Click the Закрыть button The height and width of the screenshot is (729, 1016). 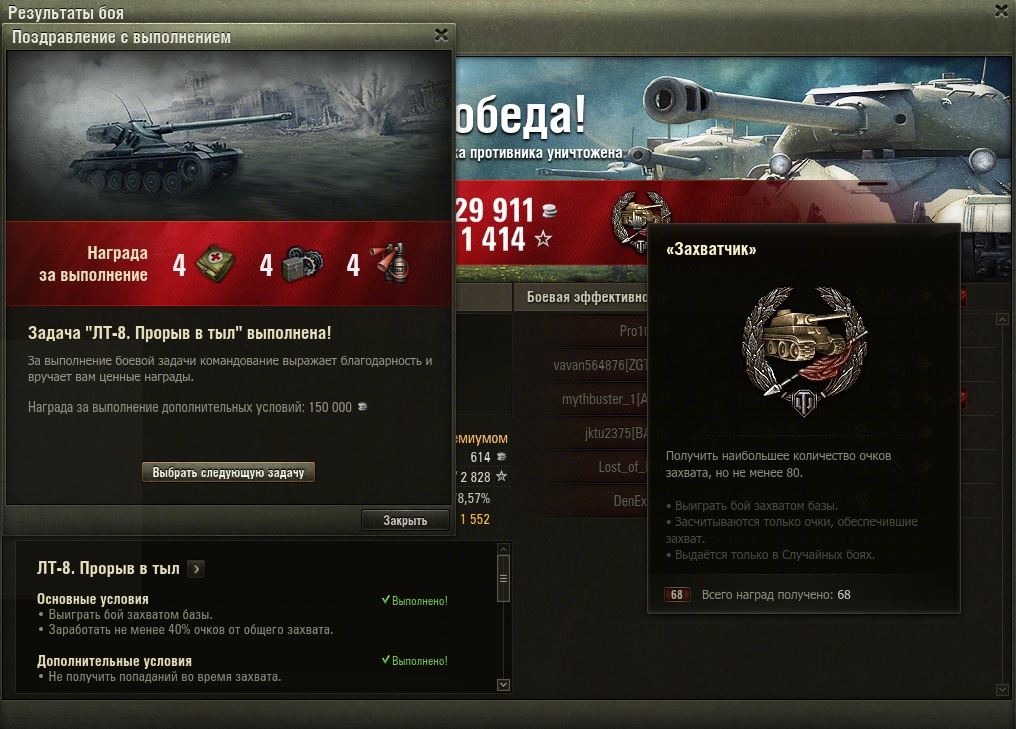pyautogui.click(x=405, y=520)
